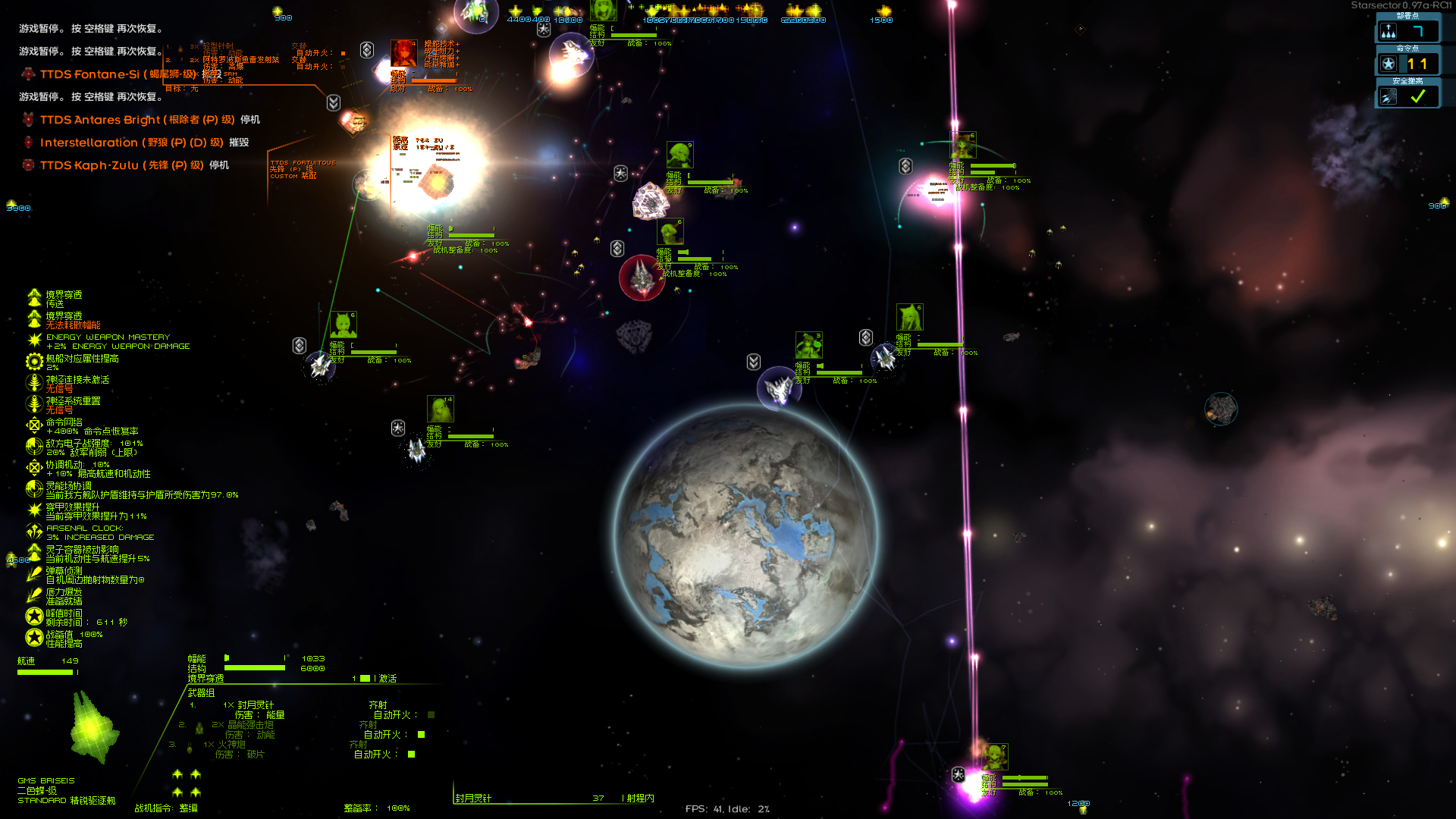Toggle autofire square for 火神炮 group
The width and height of the screenshot is (1456, 819).
coord(412,755)
